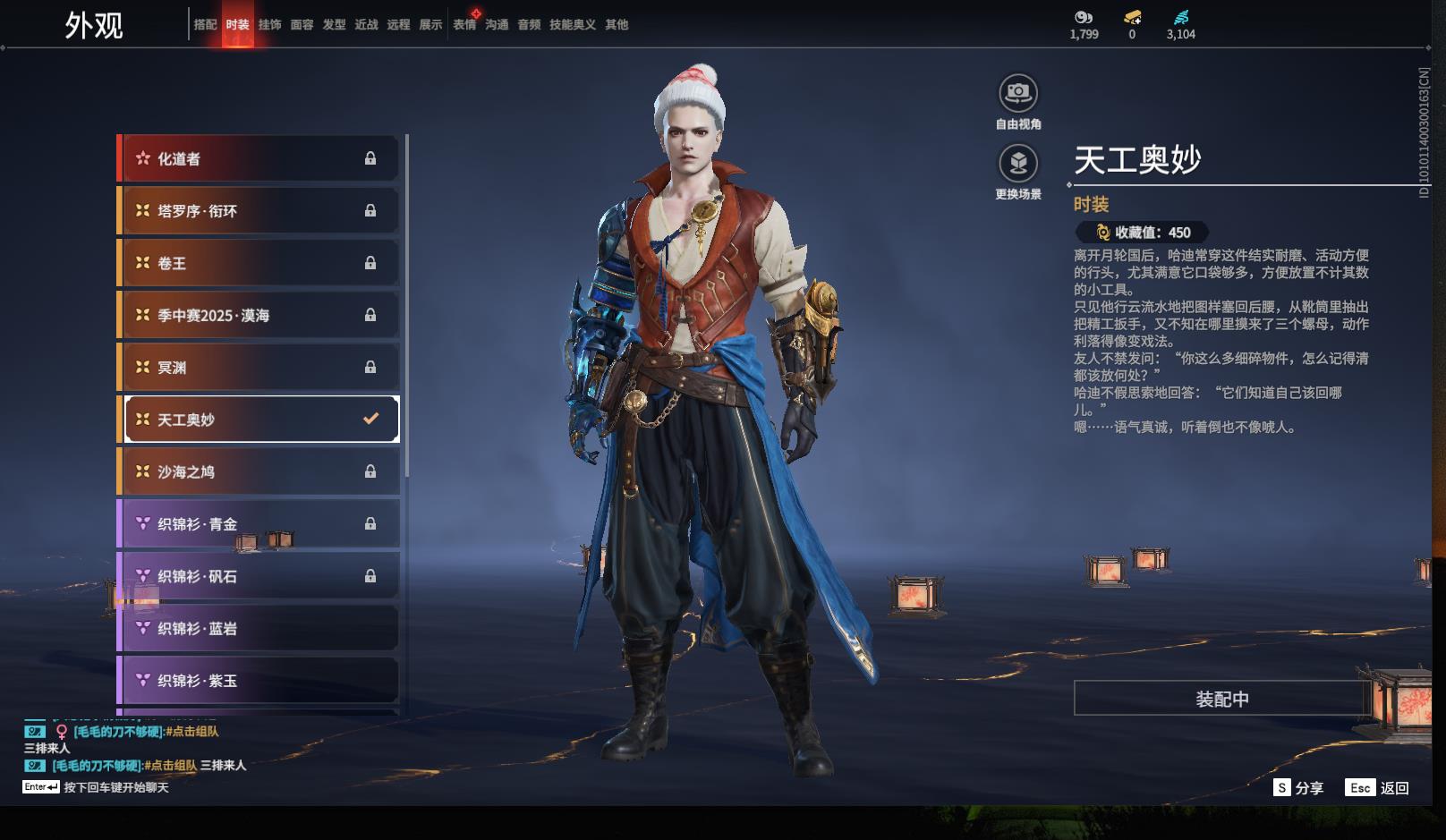
Task: Click the 更换场景 change scene button
Action: (1018, 165)
